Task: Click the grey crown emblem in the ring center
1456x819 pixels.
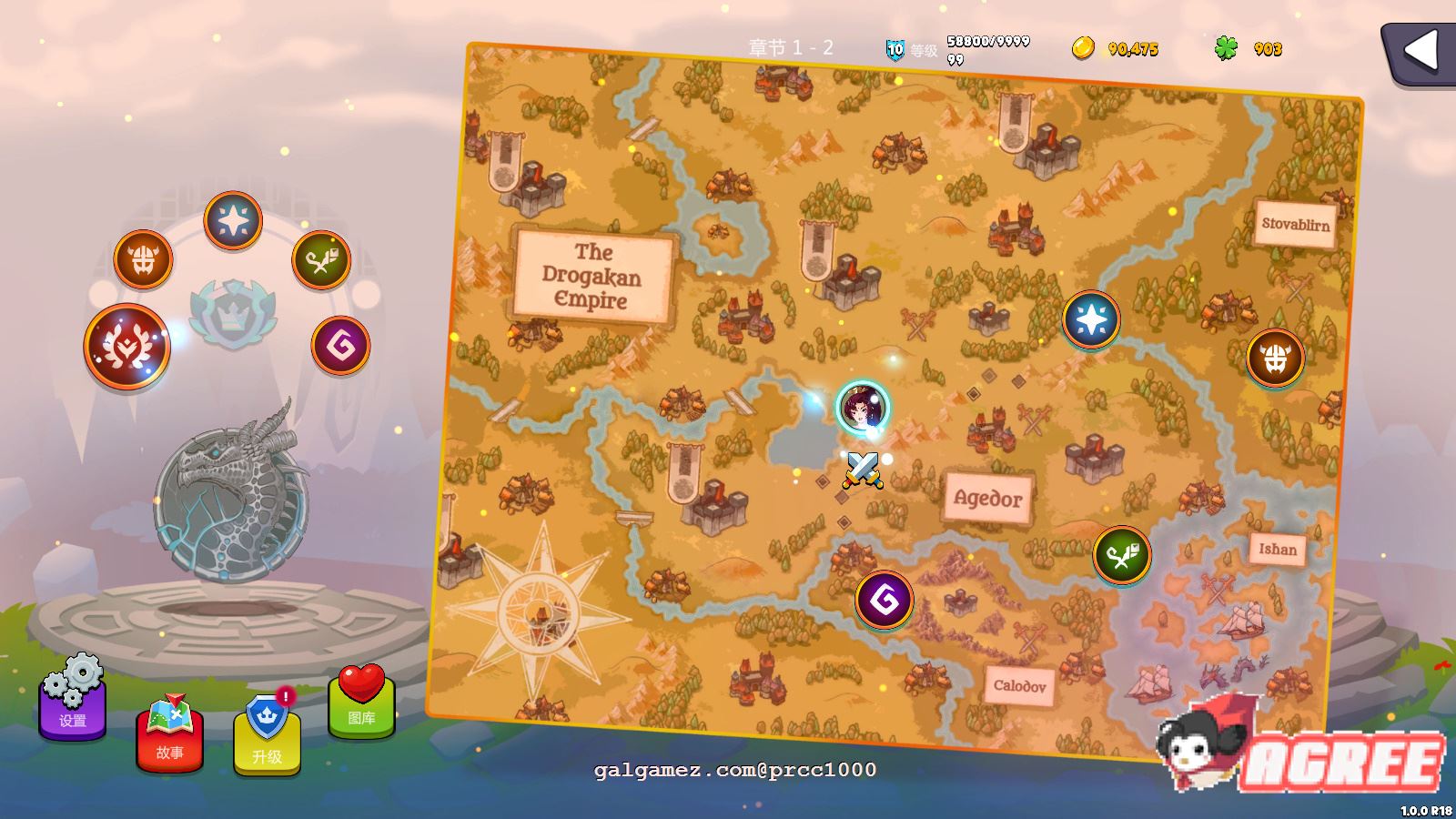Action: 232,315
